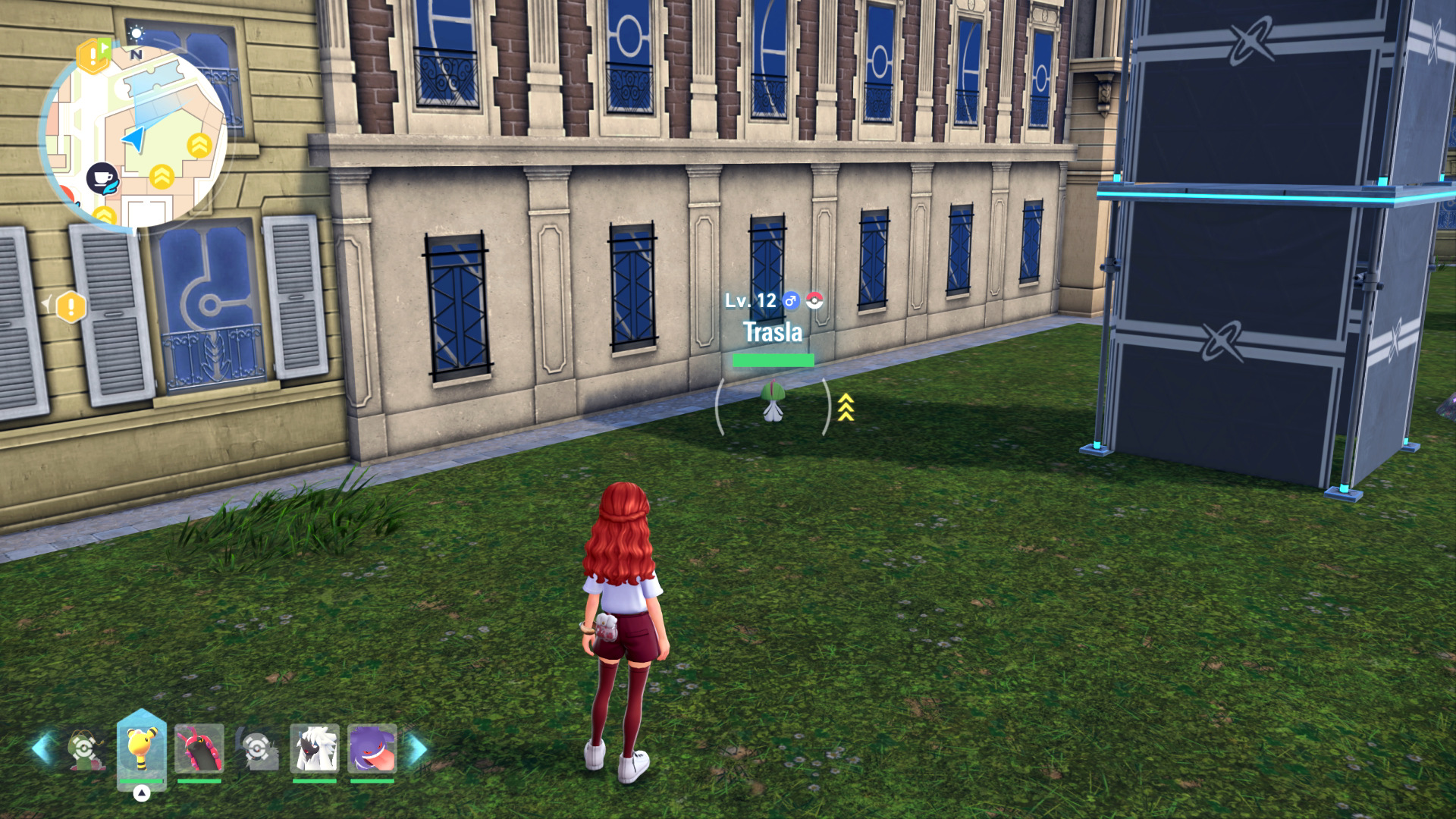Choose the greyed-out green Pokémon party slot
This screenshot has width=1456, height=819.
click(x=84, y=748)
